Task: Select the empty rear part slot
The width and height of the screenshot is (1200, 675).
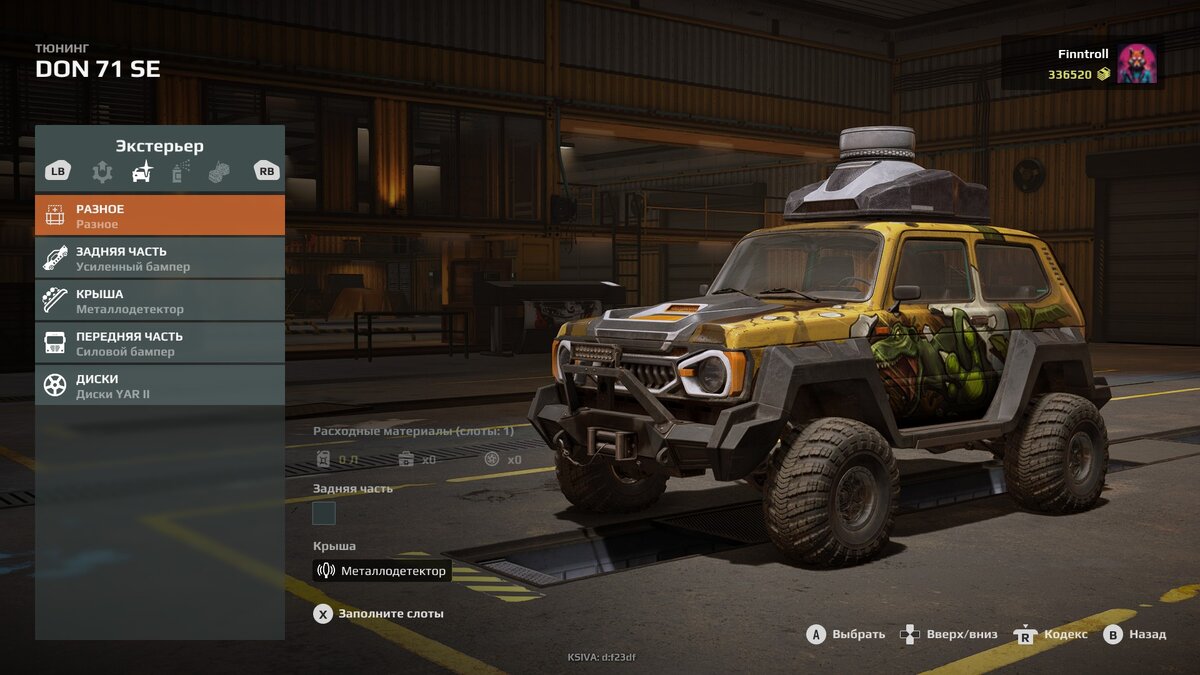Action: [324, 514]
